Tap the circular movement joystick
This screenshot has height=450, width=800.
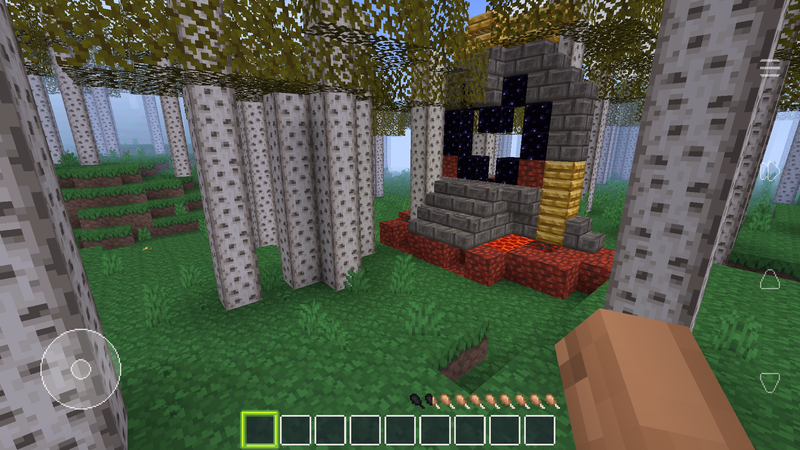(81, 369)
